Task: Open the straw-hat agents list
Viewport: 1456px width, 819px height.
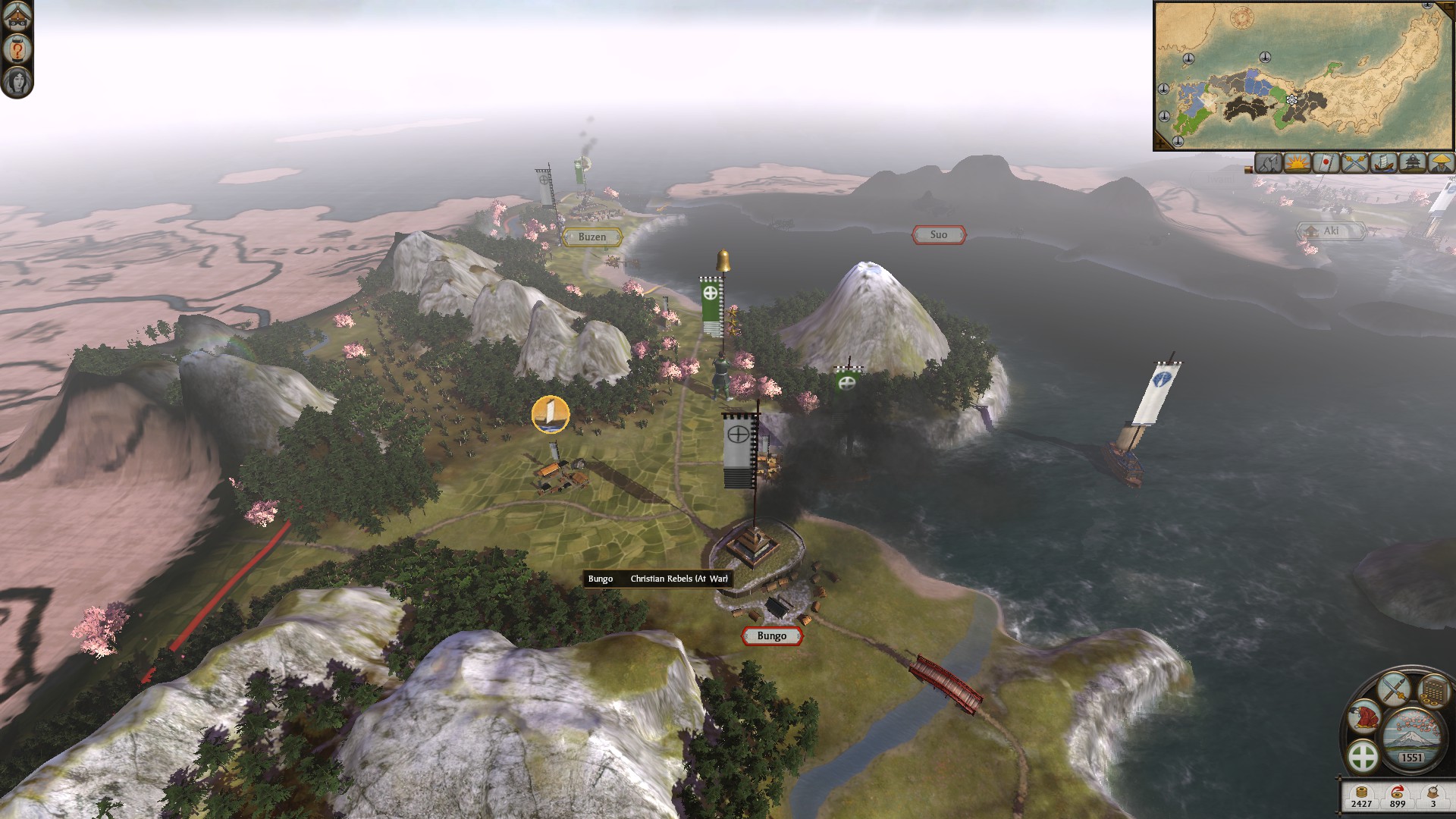Action: click(x=1440, y=163)
